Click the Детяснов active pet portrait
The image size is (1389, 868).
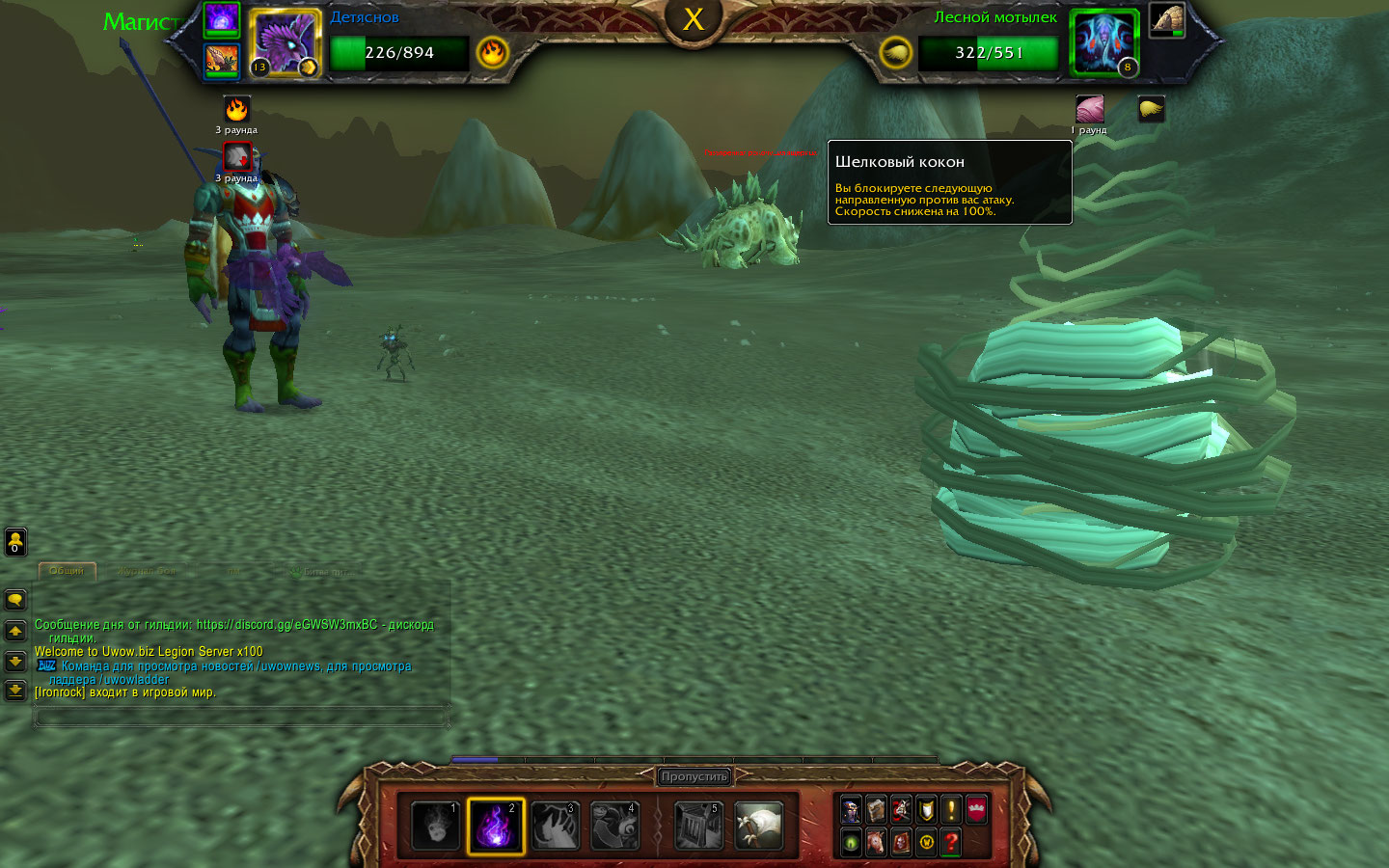[x=285, y=43]
